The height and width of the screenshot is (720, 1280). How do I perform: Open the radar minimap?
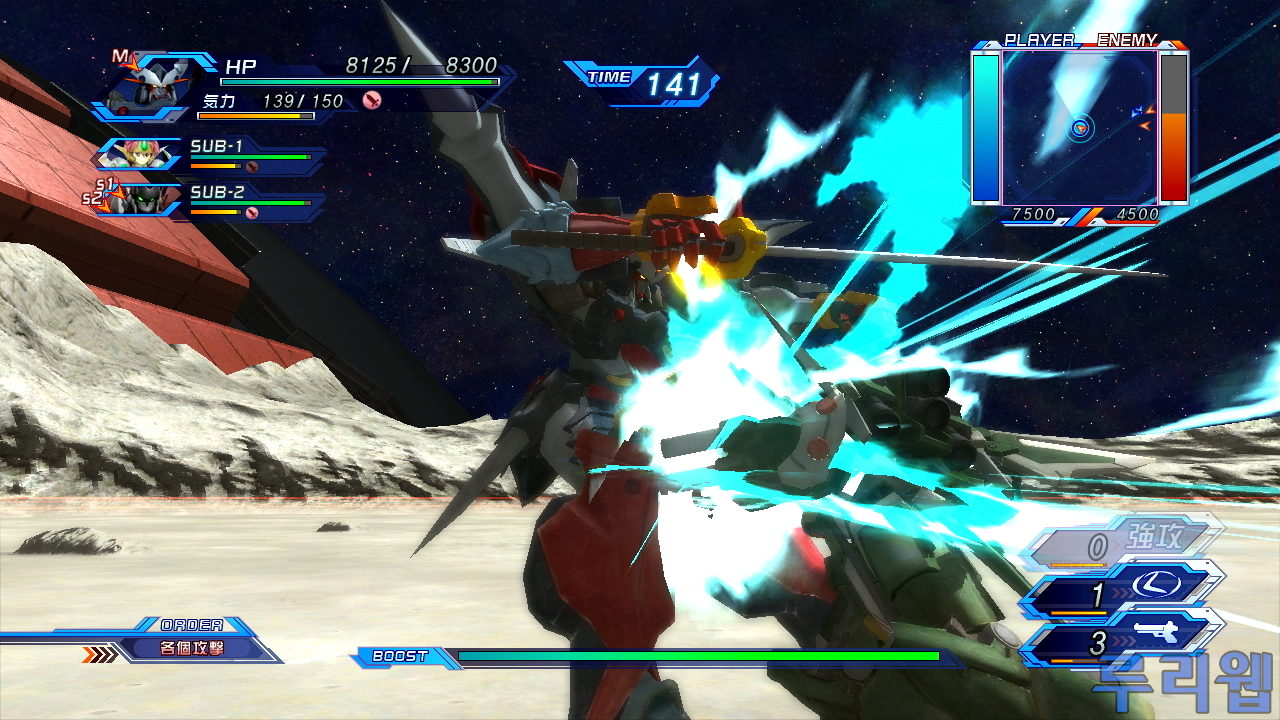point(1080,127)
